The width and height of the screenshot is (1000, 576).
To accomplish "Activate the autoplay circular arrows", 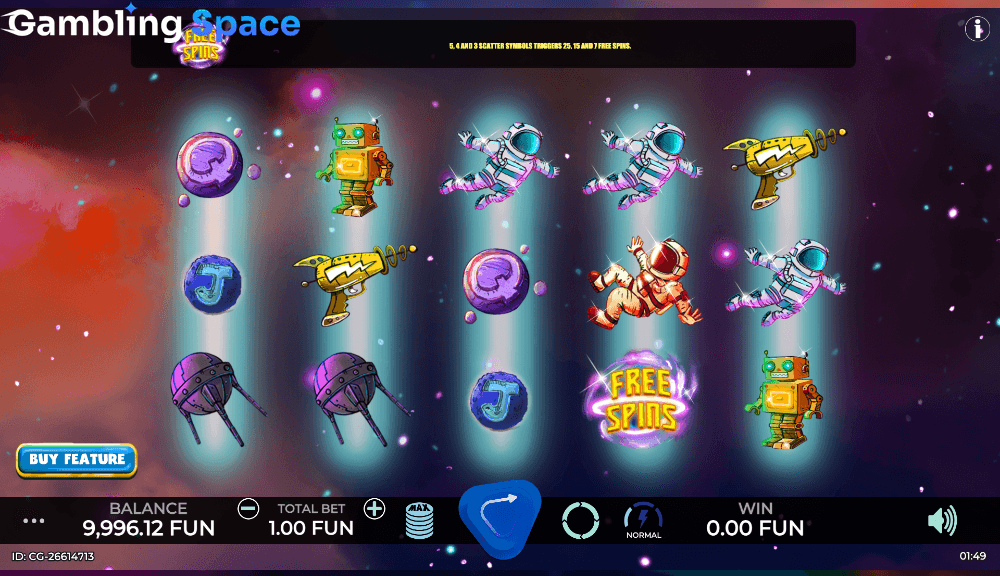I will (580, 520).
